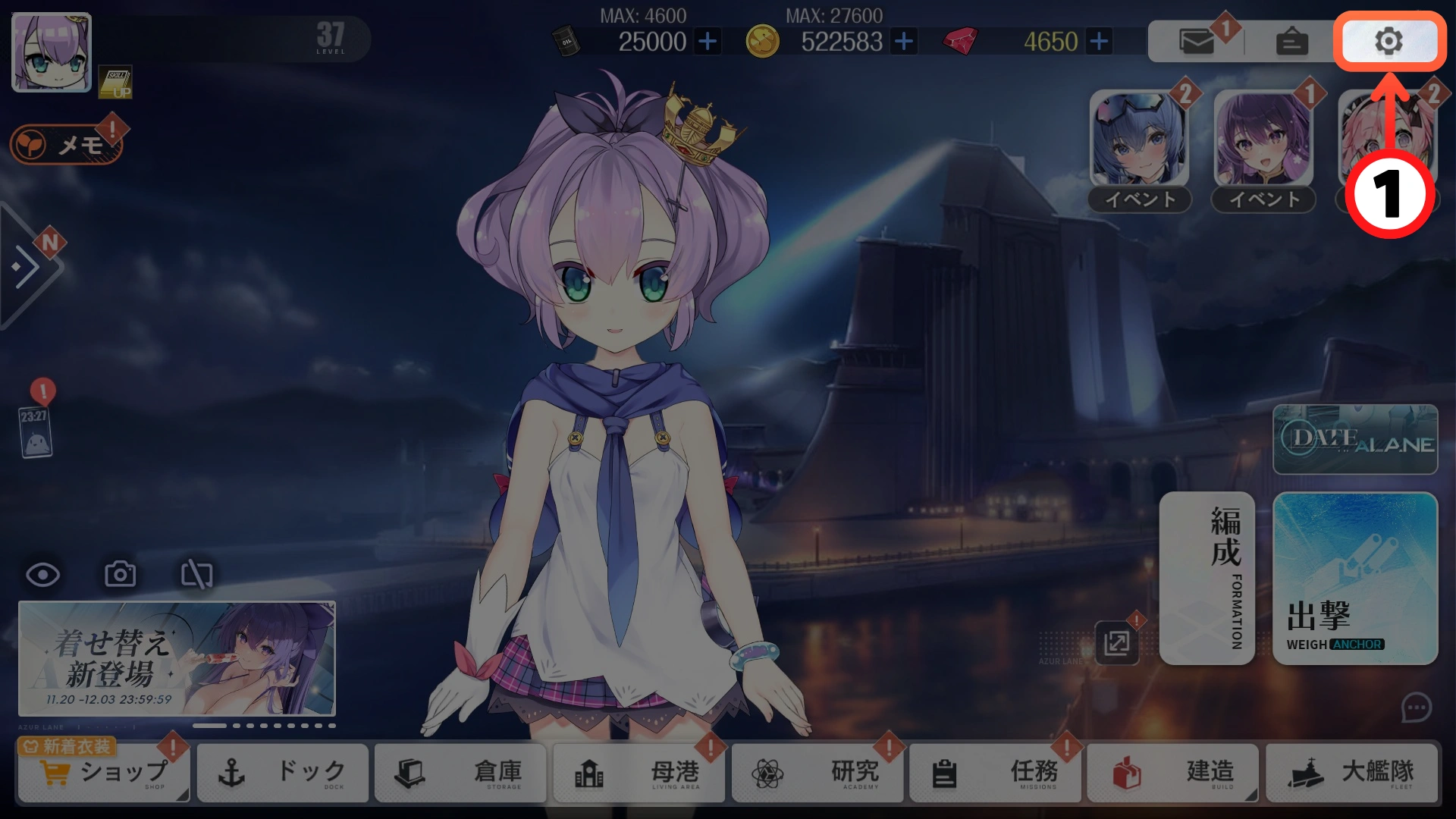Viewport: 1456px width, 819px height.
Task: Tap the commander avatar portrait
Action: click(x=52, y=52)
